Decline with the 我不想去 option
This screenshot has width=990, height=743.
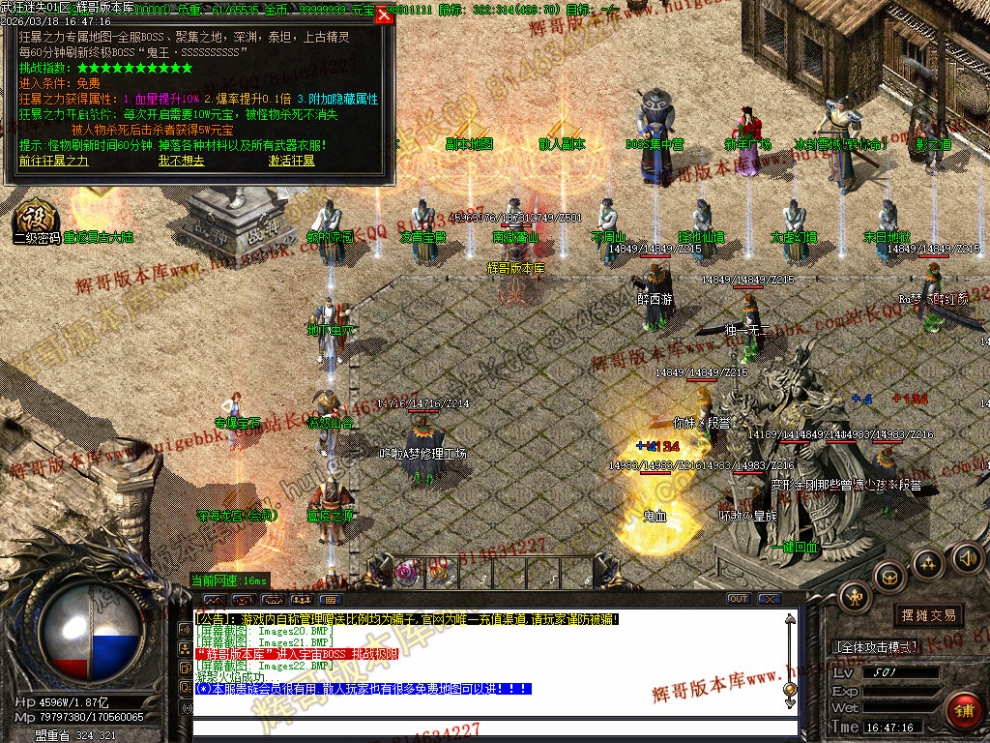(x=181, y=160)
